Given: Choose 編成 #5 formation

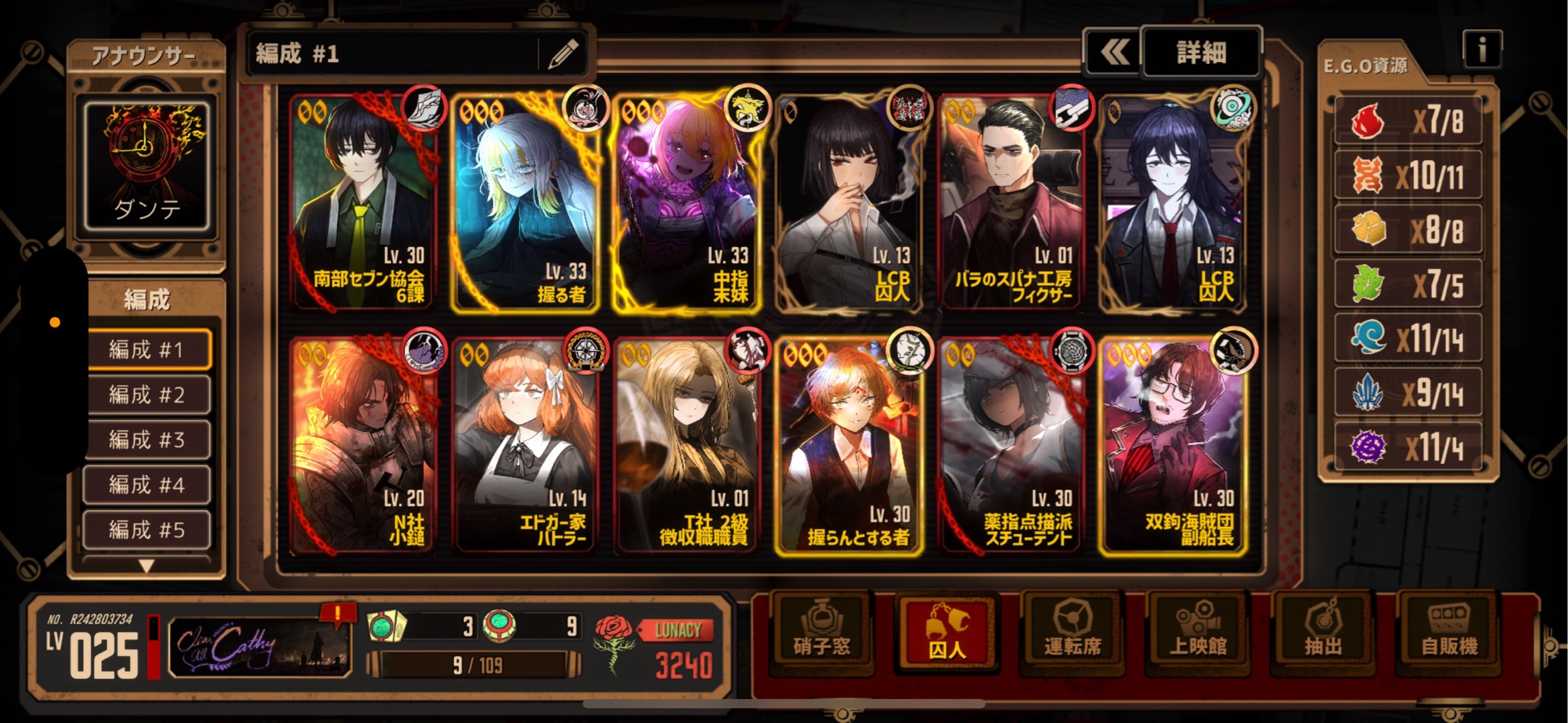Looking at the screenshot, I should point(147,530).
